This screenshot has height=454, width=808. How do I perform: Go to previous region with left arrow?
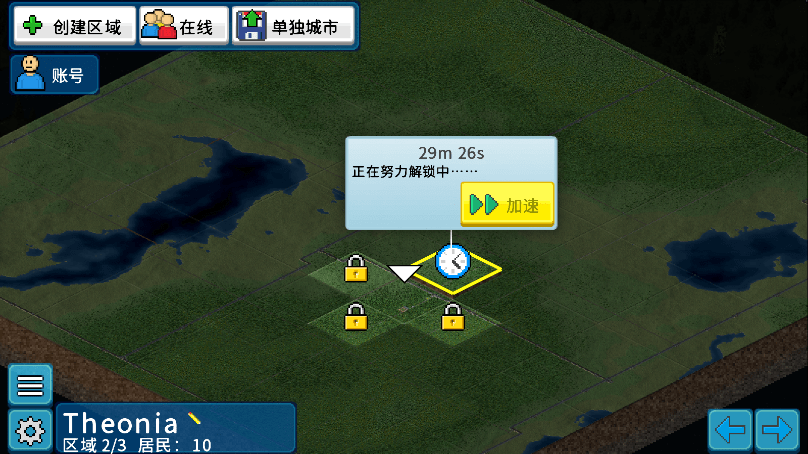click(x=730, y=430)
